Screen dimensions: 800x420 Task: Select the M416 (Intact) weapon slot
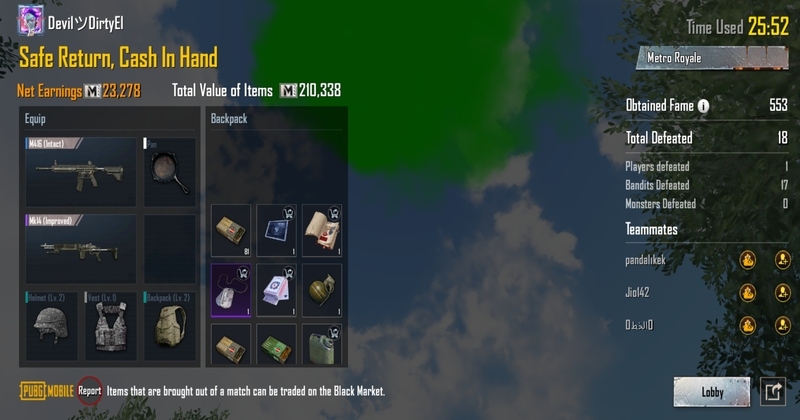[x=80, y=172]
